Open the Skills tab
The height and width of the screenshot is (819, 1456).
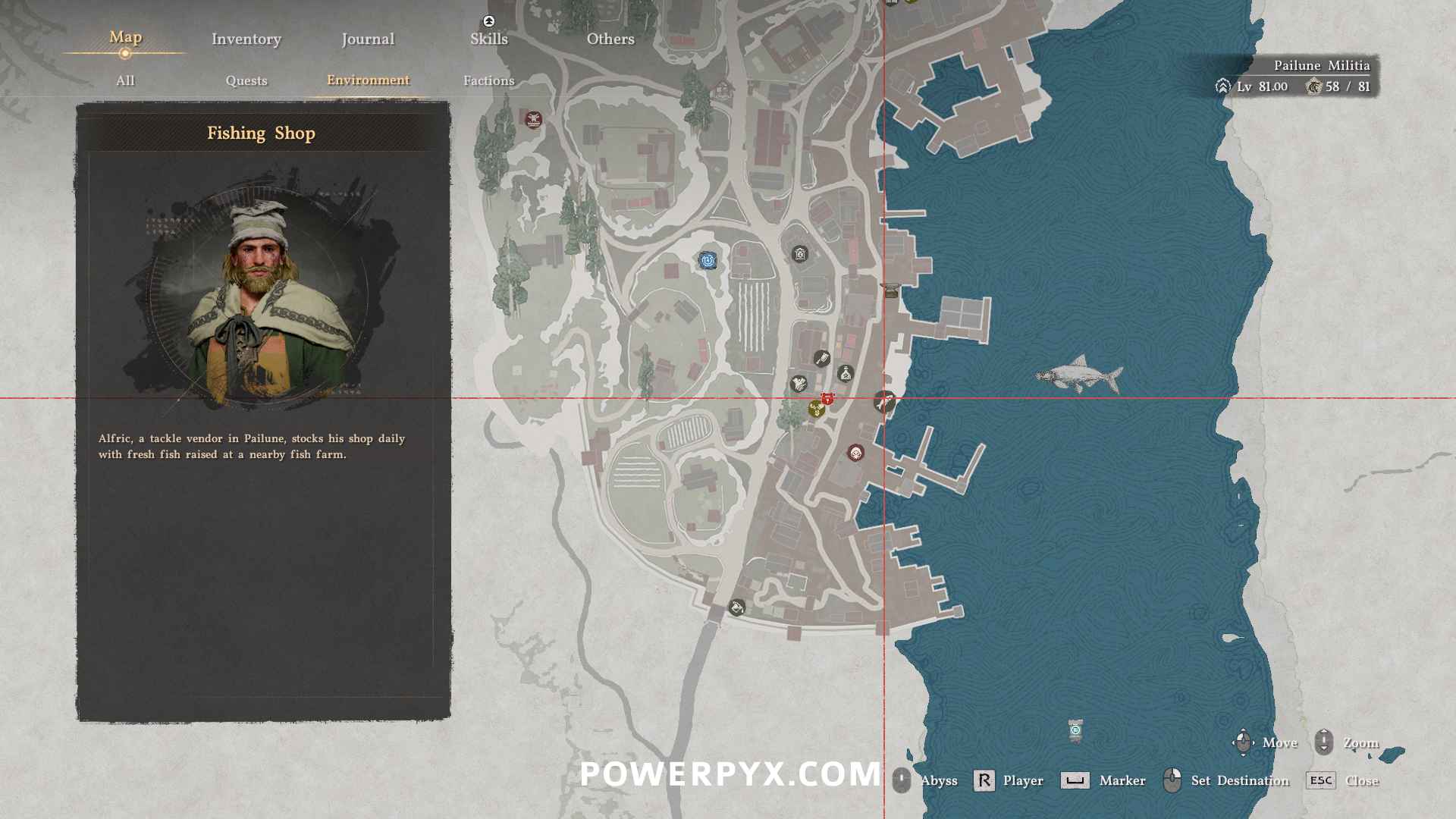488,39
